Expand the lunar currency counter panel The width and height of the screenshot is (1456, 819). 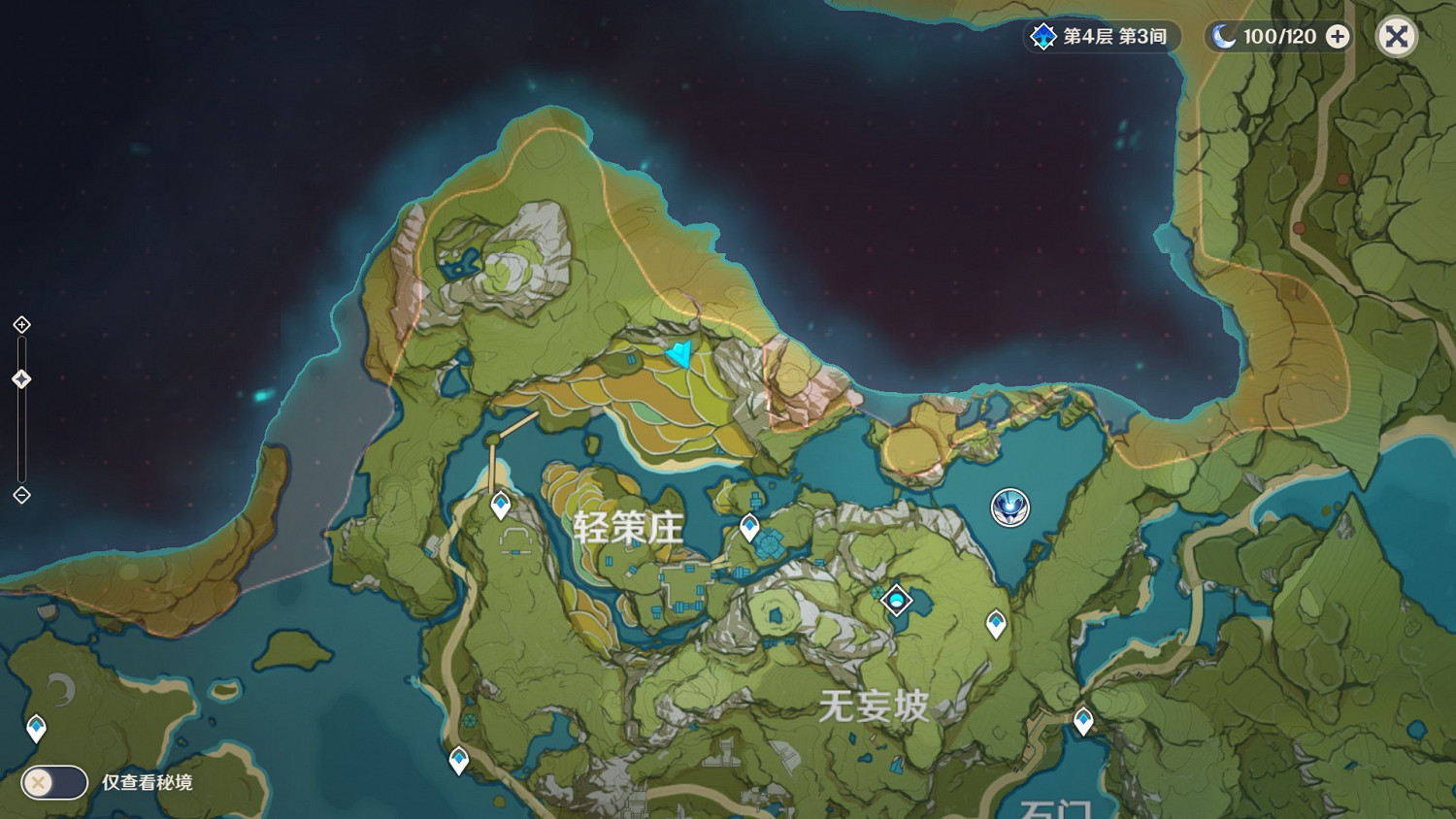(x=1338, y=37)
